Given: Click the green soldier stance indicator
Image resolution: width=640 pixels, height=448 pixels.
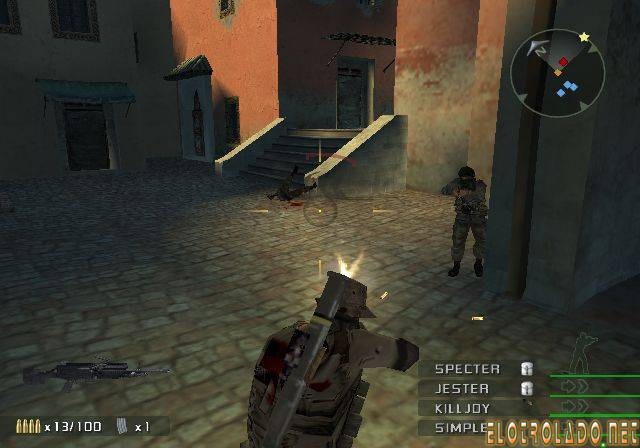Looking at the screenshot, I should pos(579,357).
